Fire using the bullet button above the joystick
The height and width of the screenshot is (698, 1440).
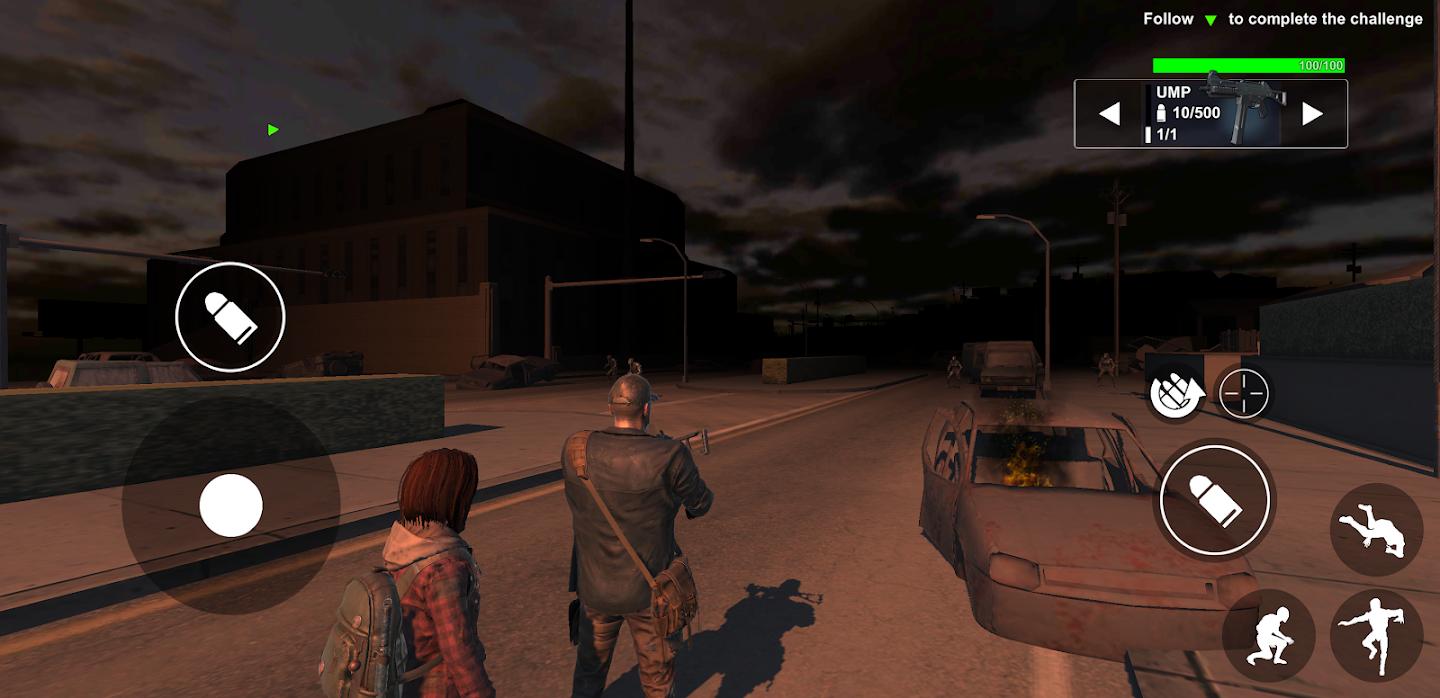point(230,318)
